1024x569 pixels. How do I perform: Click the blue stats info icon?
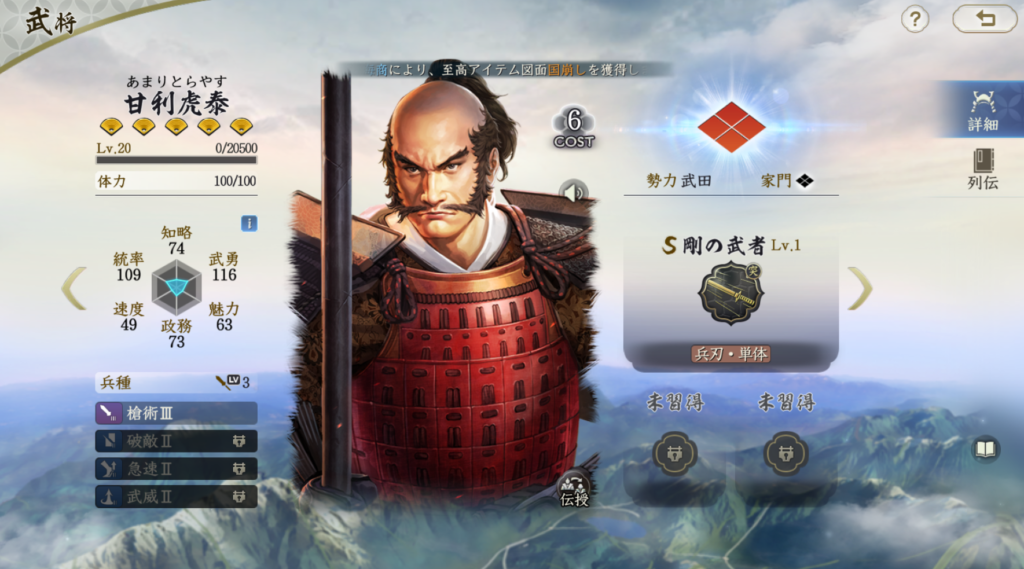[249, 223]
